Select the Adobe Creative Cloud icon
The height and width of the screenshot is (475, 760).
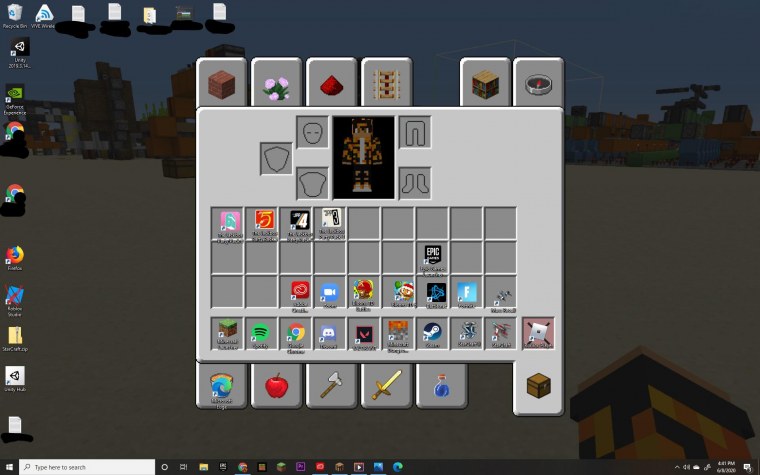[x=297, y=292]
